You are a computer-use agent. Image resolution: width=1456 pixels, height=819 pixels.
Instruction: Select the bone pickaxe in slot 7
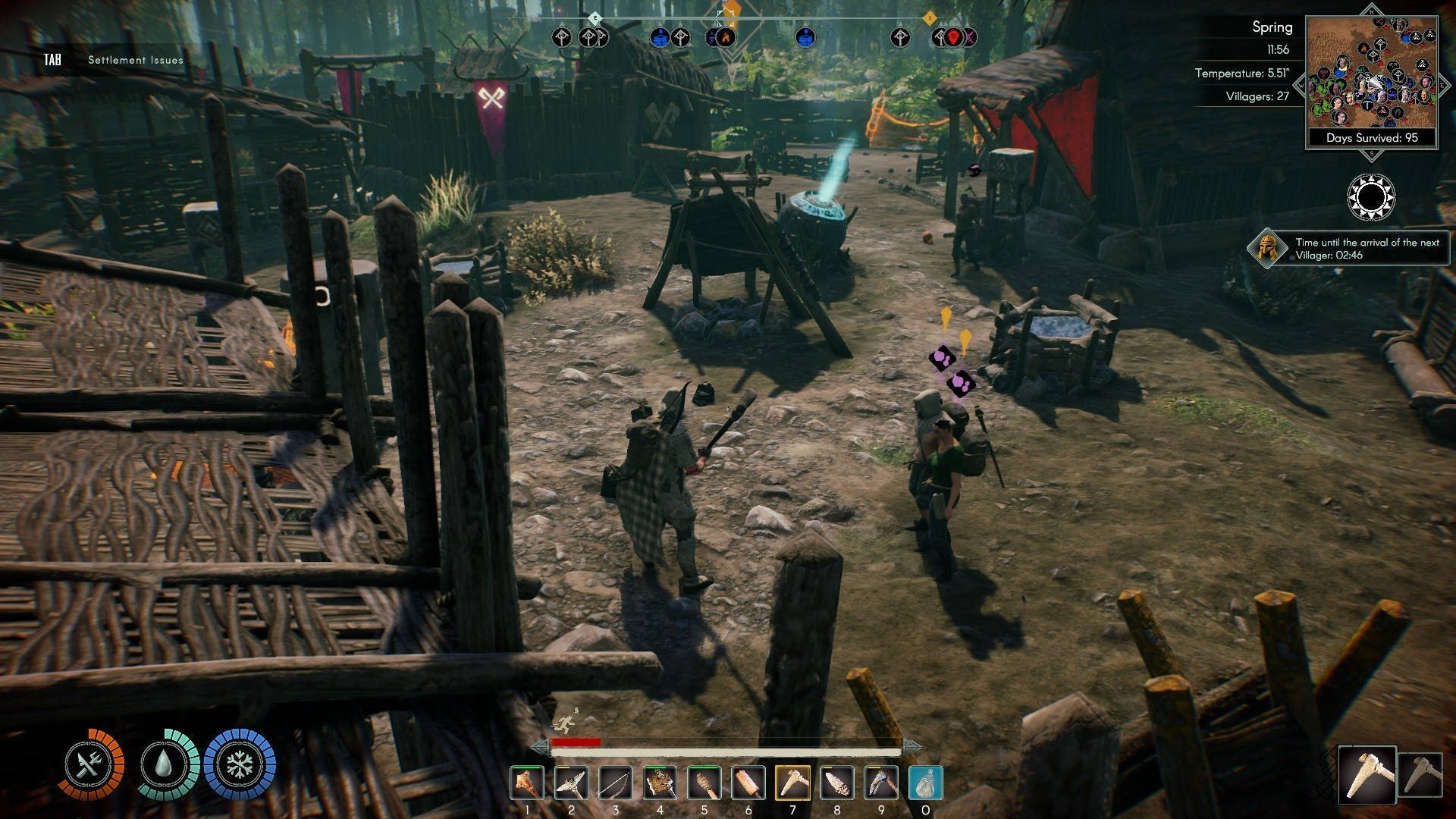click(792, 783)
